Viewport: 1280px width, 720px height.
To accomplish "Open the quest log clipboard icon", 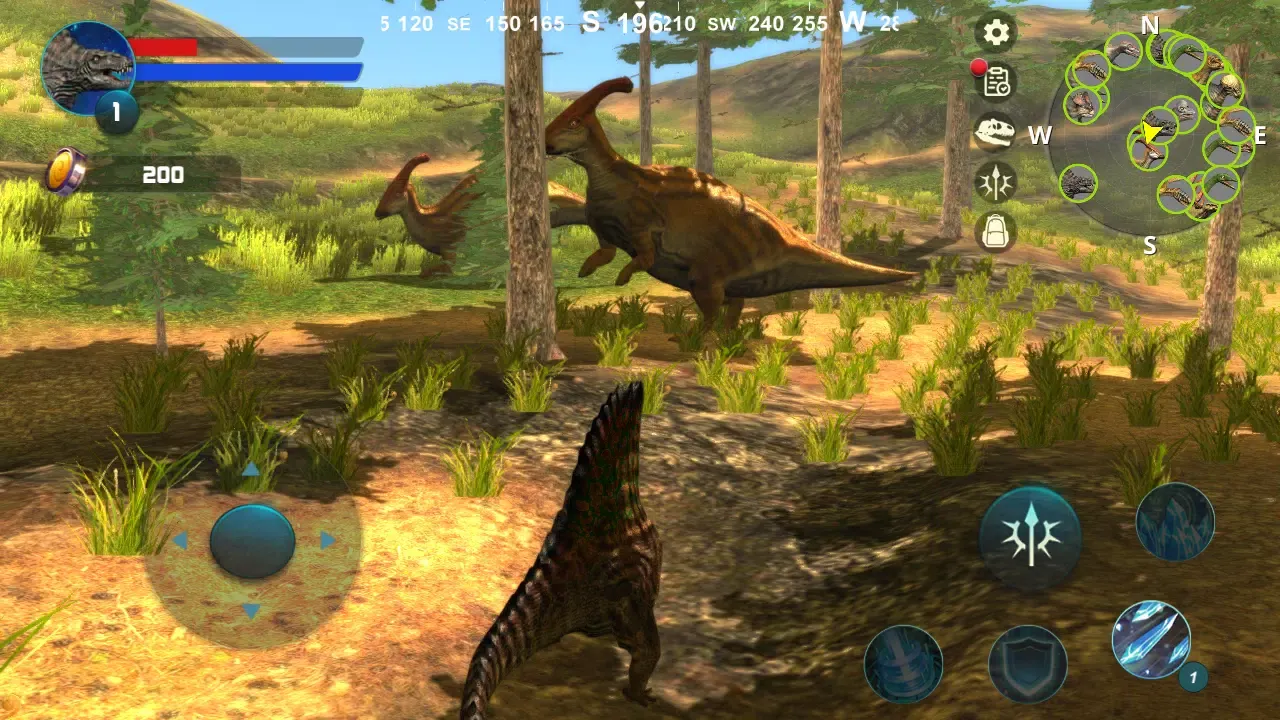I will 995,83.
